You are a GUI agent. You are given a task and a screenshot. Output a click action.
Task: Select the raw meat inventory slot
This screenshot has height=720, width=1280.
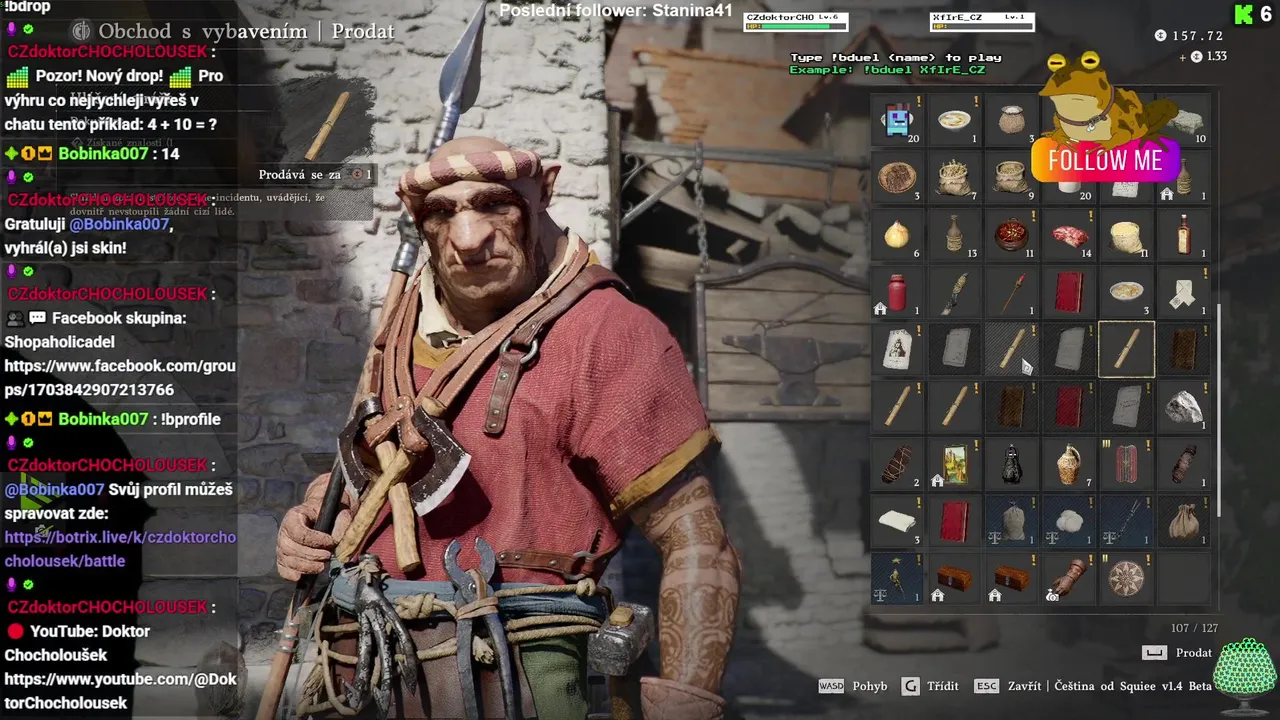coord(1069,235)
